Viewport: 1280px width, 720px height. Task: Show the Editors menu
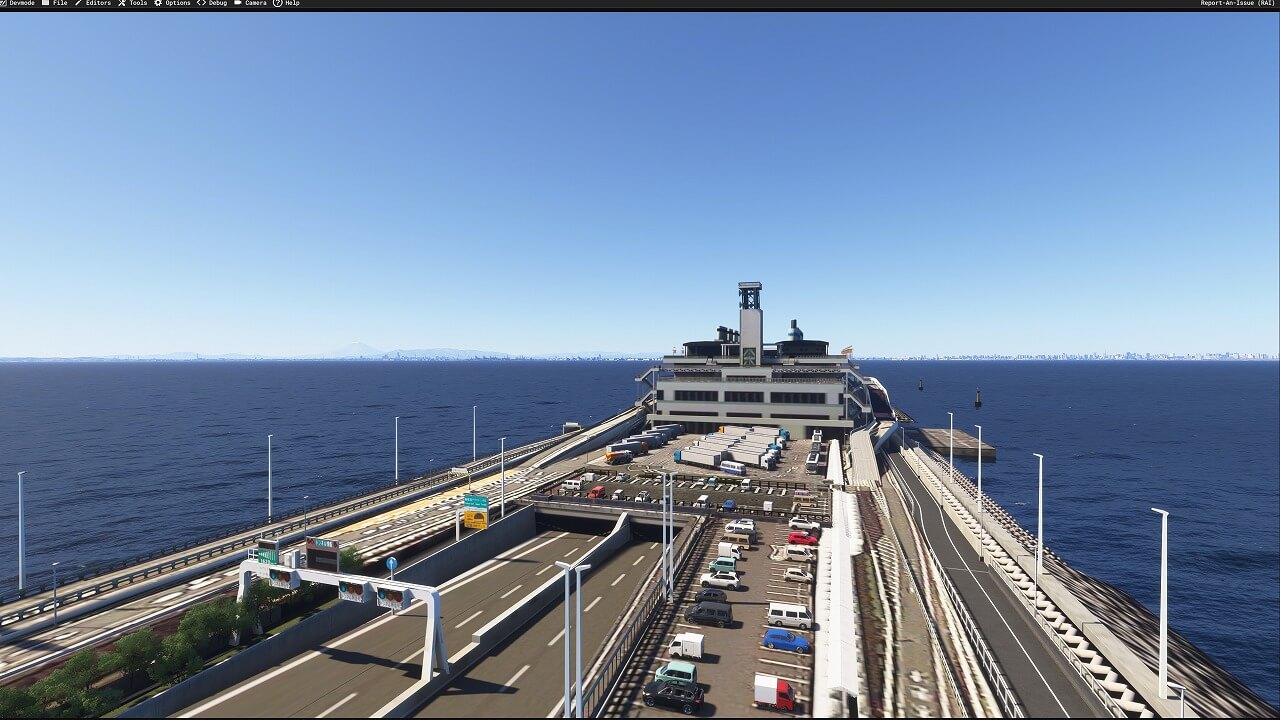97,4
